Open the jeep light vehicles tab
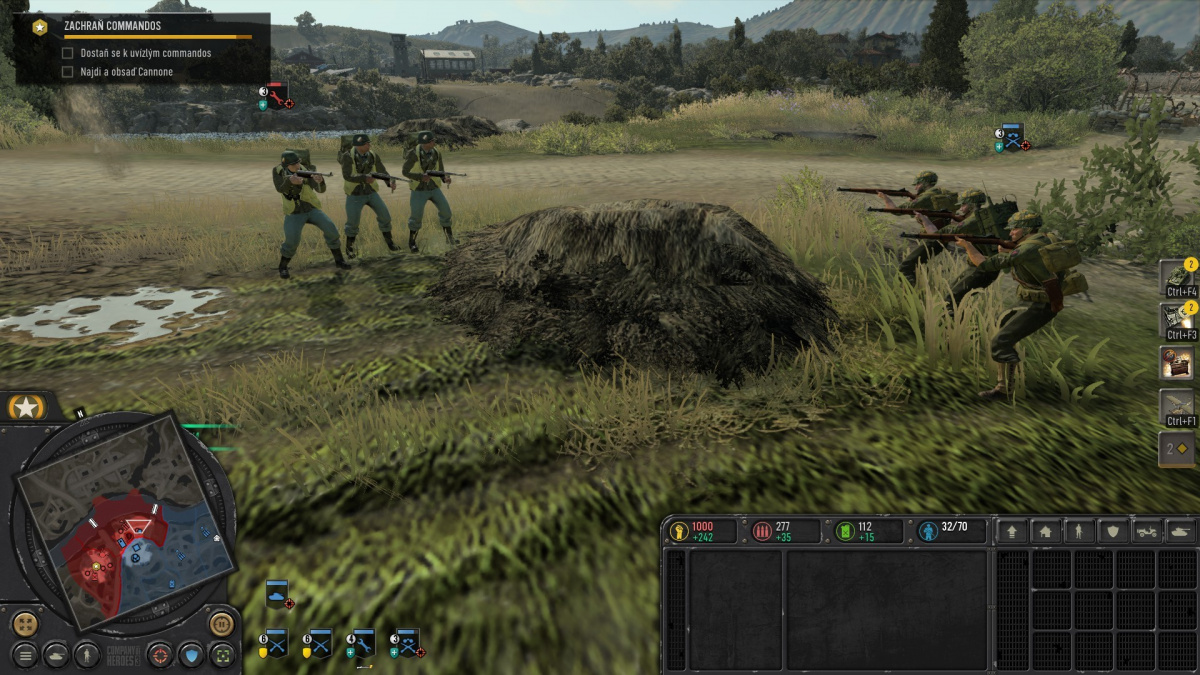The image size is (1200, 675). tap(1145, 532)
